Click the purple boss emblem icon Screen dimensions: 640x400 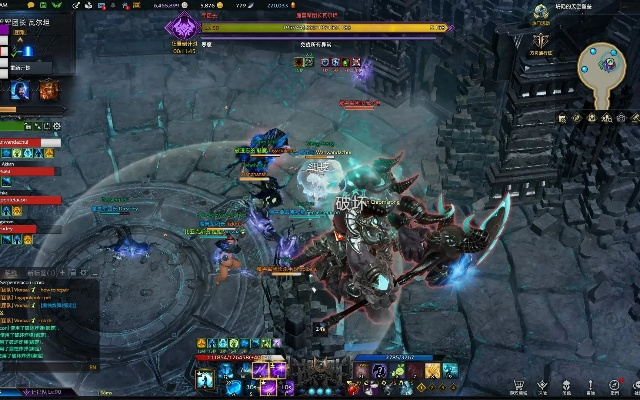click(x=181, y=29)
